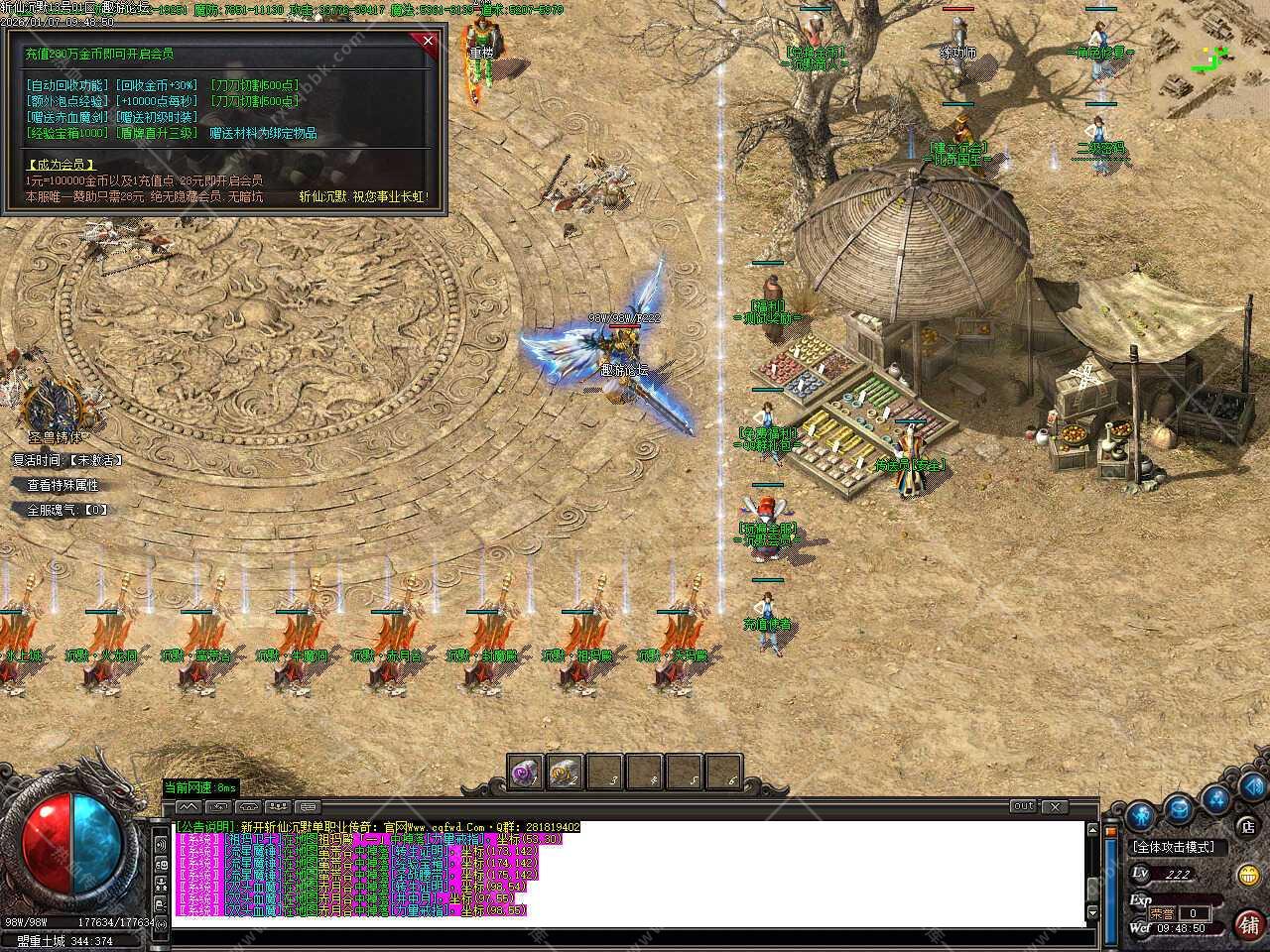Image resolution: width=1270 pixels, height=952 pixels.
Task: Click the 【成为会员】 become member link
Action: (x=61, y=165)
